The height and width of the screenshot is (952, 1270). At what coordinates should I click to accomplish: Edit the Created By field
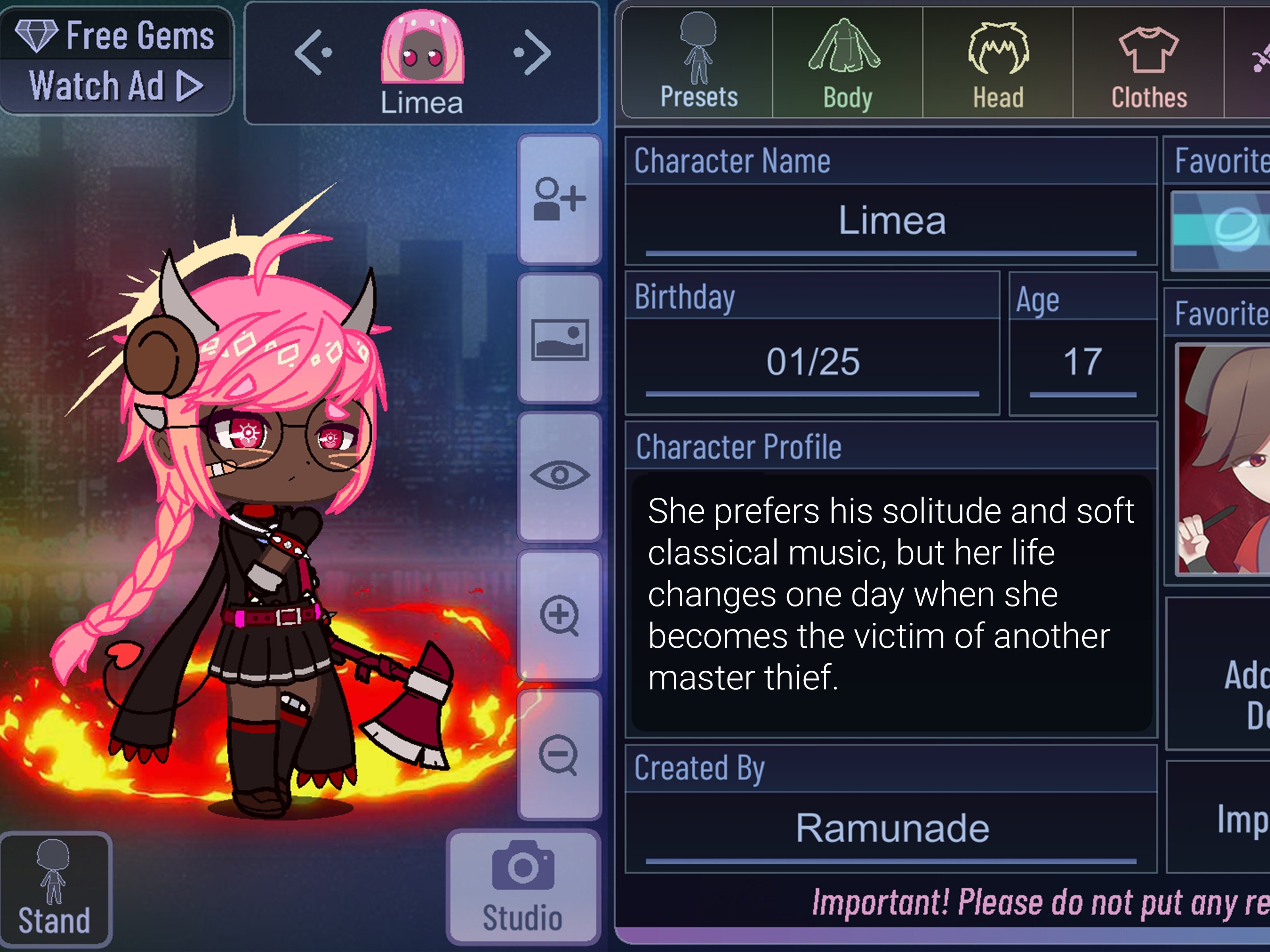click(x=891, y=829)
